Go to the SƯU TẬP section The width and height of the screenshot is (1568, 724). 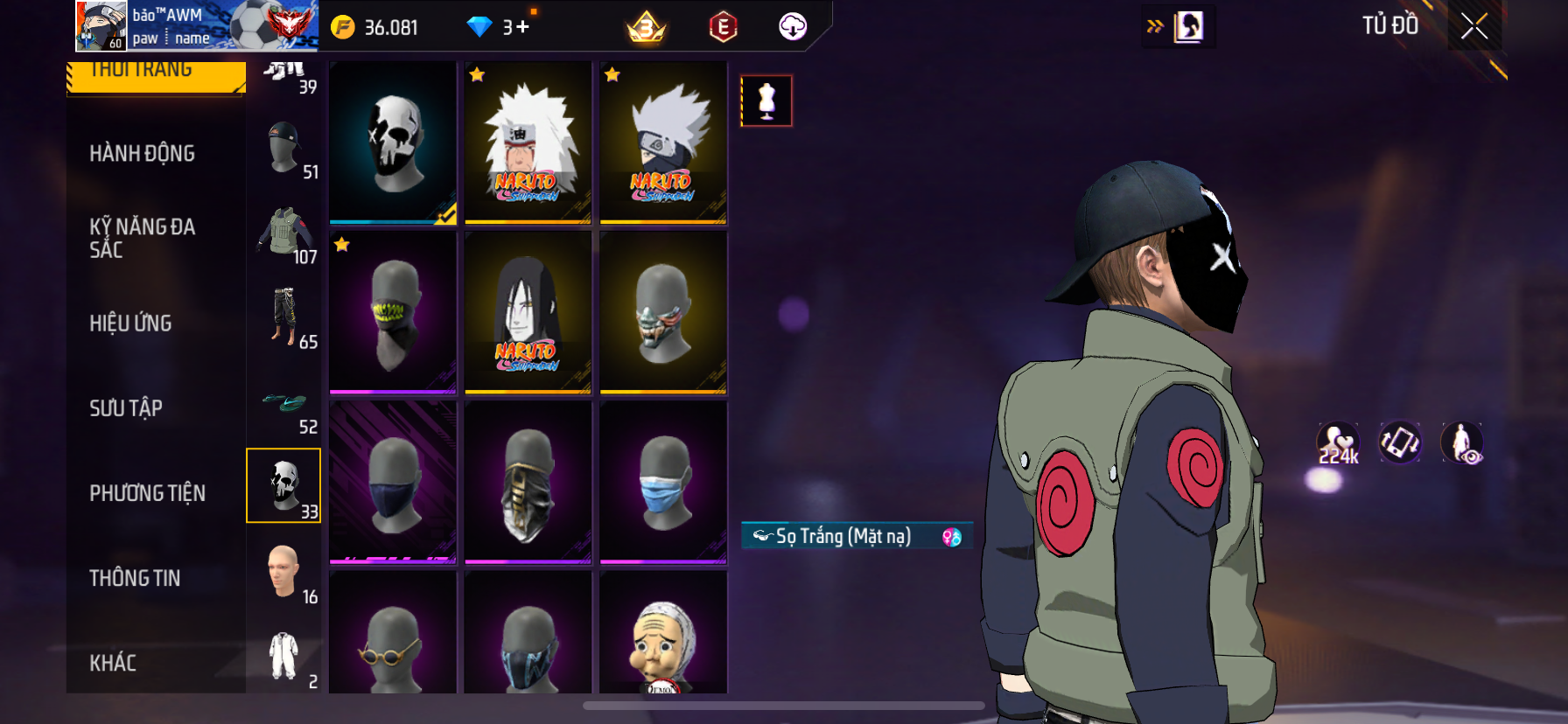(126, 408)
